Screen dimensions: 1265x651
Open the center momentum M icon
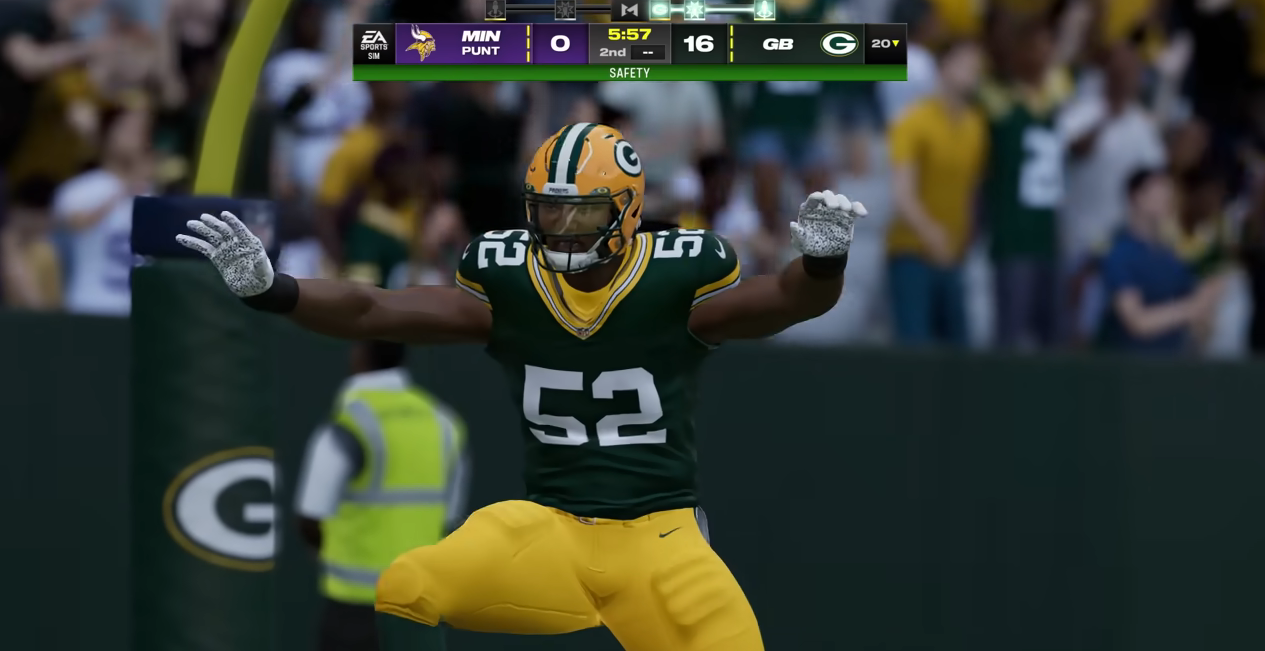click(629, 10)
